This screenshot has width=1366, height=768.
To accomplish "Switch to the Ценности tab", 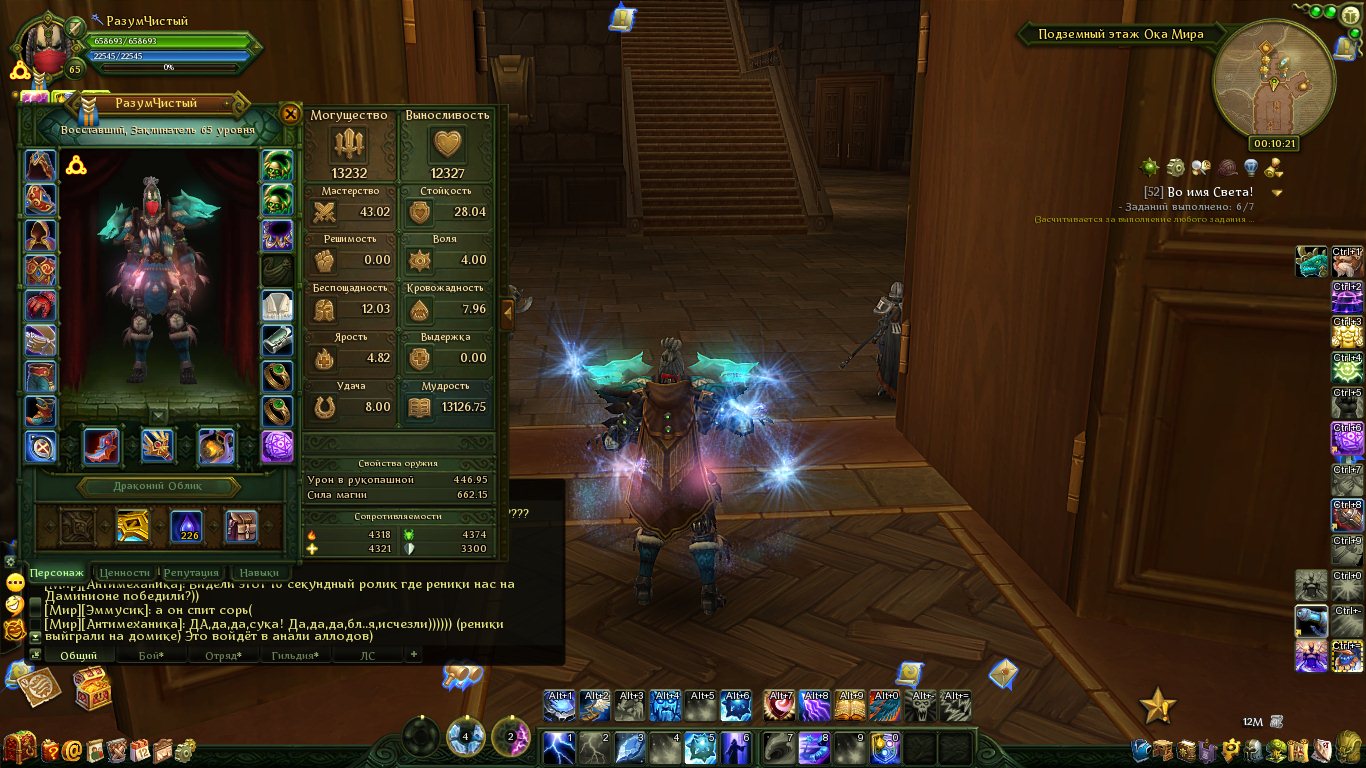I will tap(125, 573).
